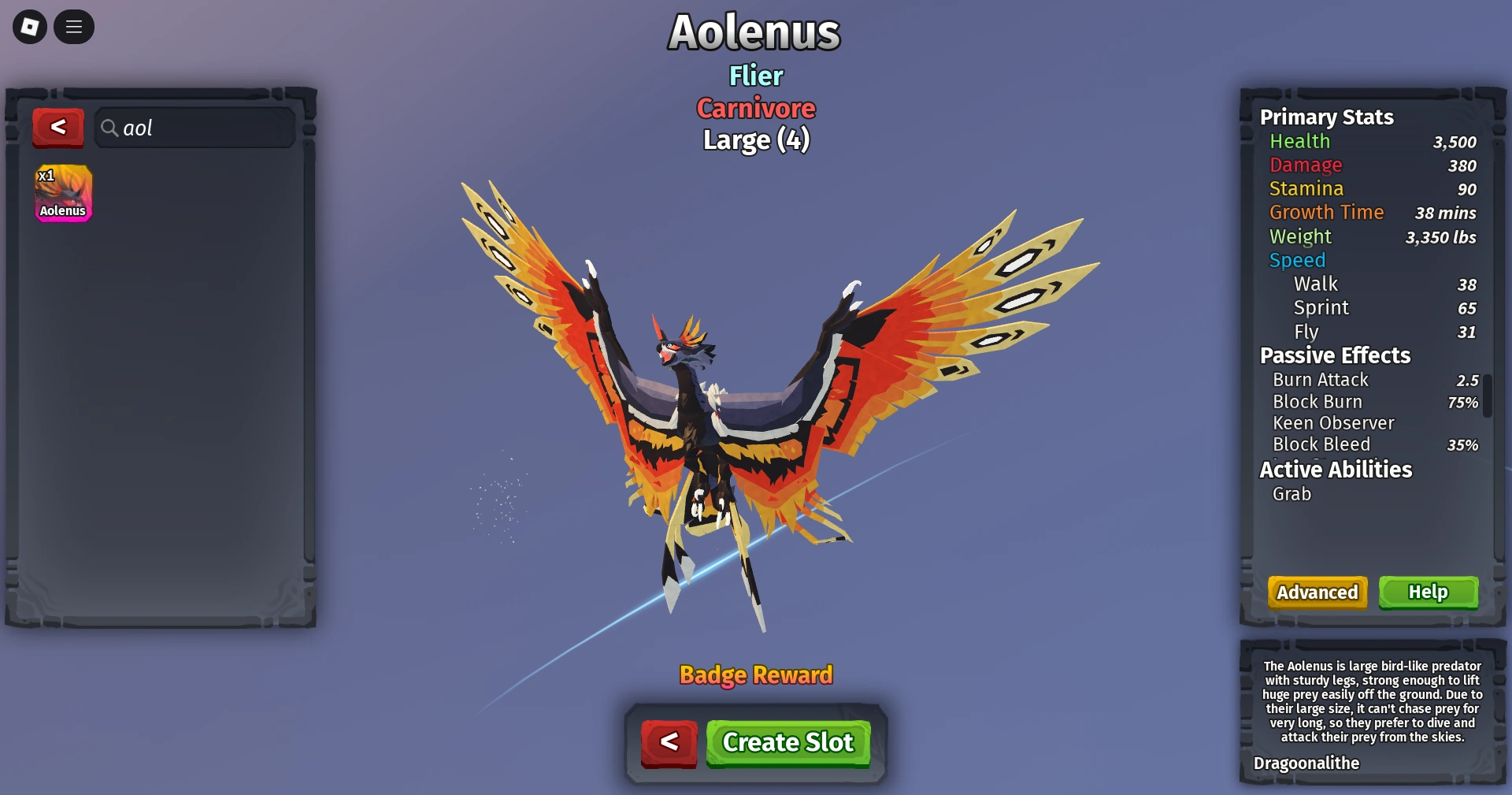This screenshot has height=795, width=1512.
Task: Click the Grab active ability entry
Action: click(x=1291, y=494)
